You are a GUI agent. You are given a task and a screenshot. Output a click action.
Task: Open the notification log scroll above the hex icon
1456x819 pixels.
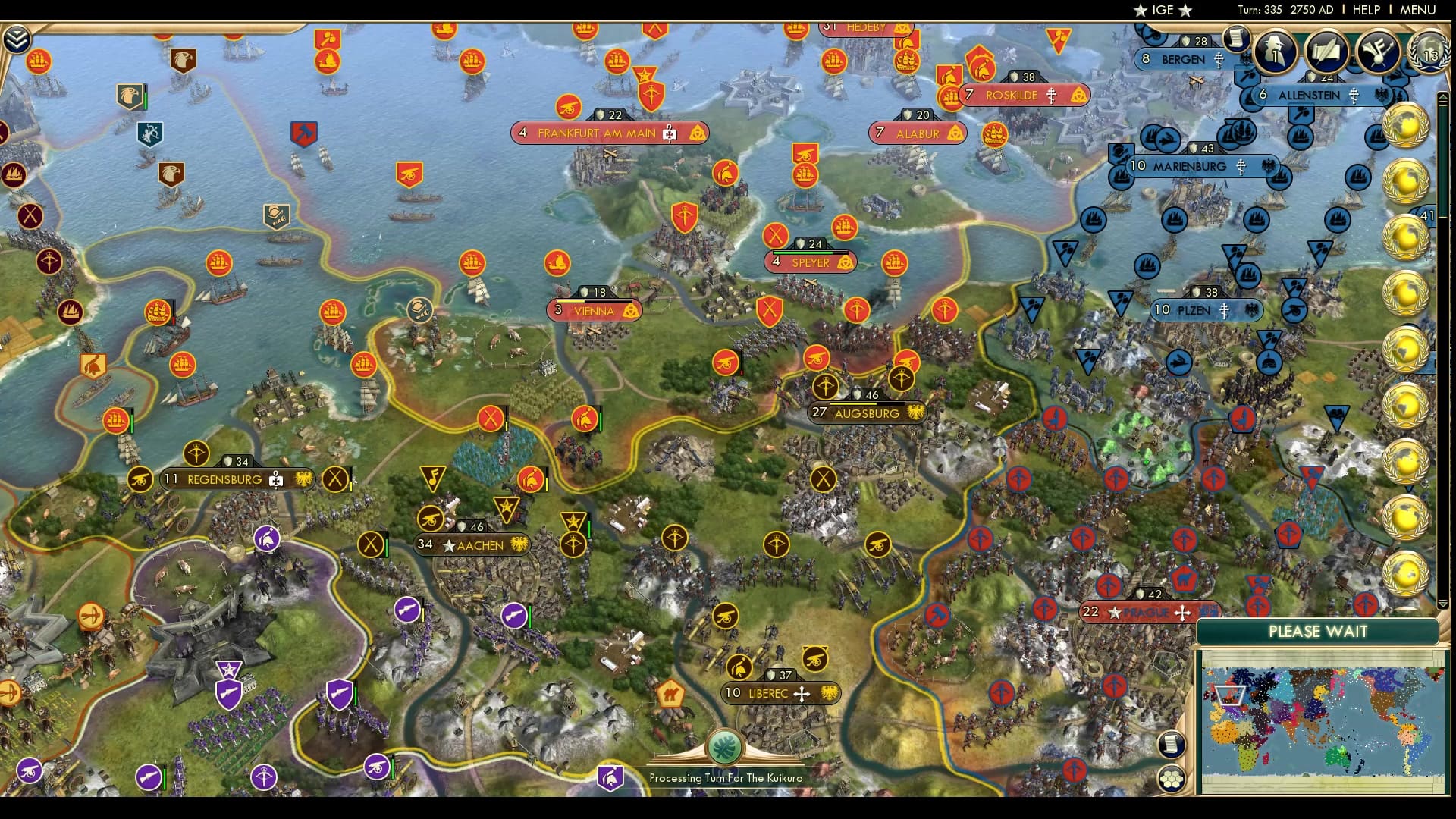point(1170,743)
